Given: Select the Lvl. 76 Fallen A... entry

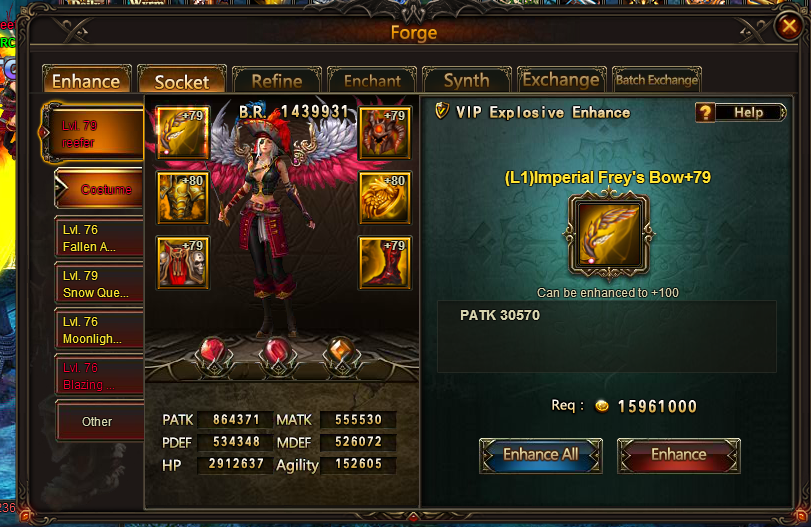Looking at the screenshot, I should [99, 238].
